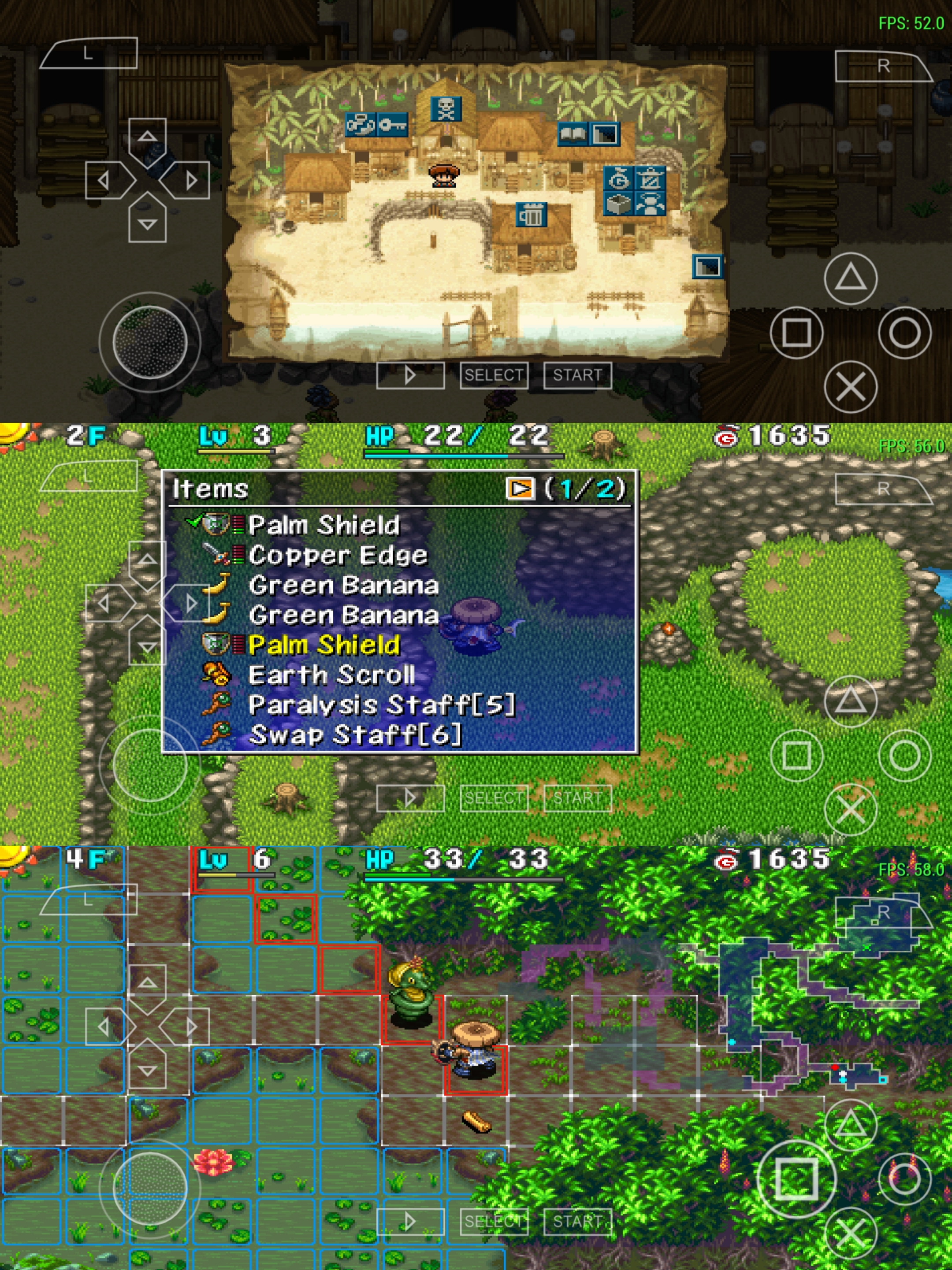
Task: Open the open-book marker on the map
Action: [x=573, y=134]
